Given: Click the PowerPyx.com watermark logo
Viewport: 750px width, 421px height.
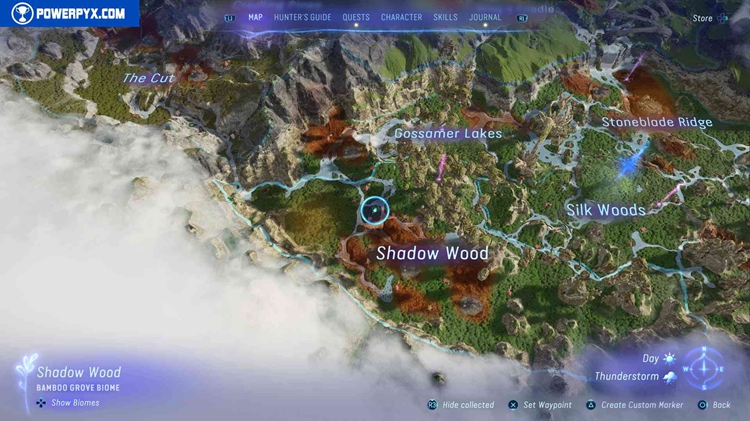Looking at the screenshot, I should point(68,14).
